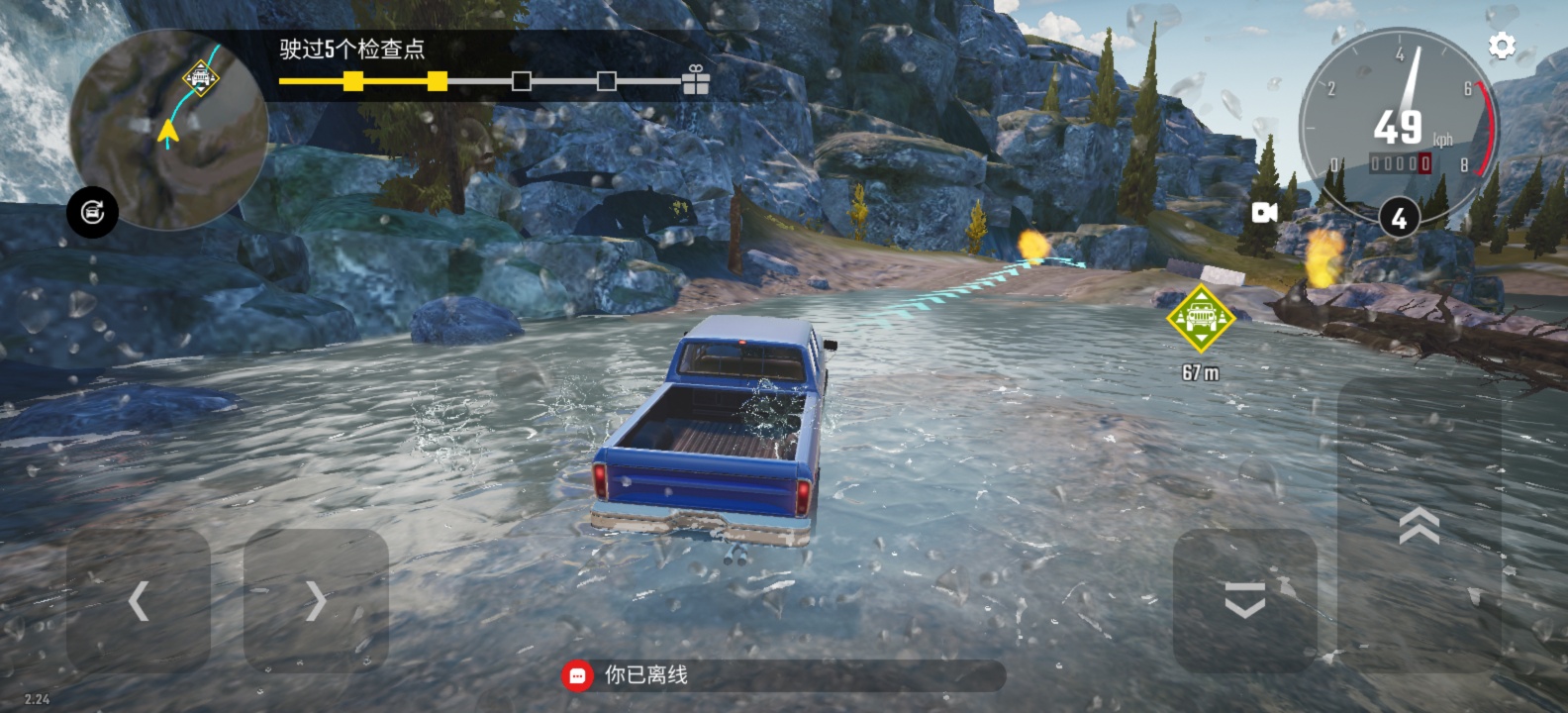Screen dimensions: 1568x713
Task: Tap the gift box reward at progress end
Action: click(x=696, y=80)
